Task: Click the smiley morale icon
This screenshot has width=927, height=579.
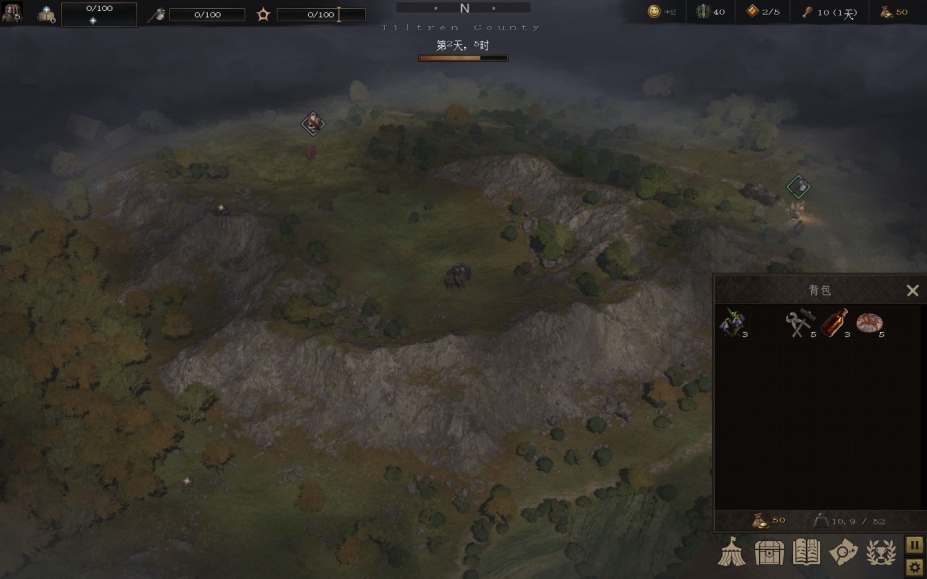Action: (x=654, y=12)
